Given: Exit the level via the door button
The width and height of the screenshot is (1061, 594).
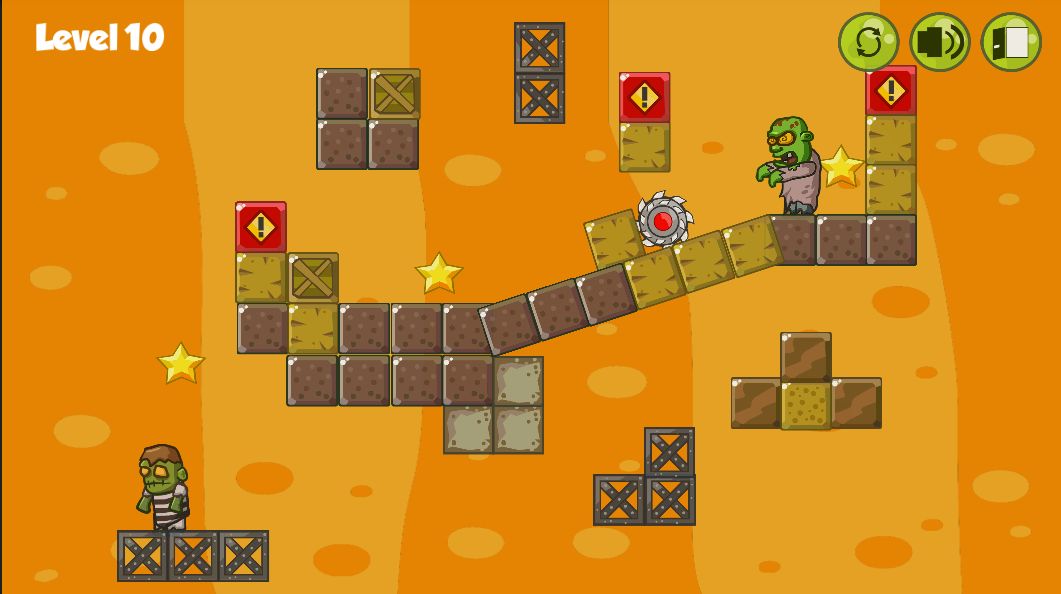Looking at the screenshot, I should [x=1011, y=42].
